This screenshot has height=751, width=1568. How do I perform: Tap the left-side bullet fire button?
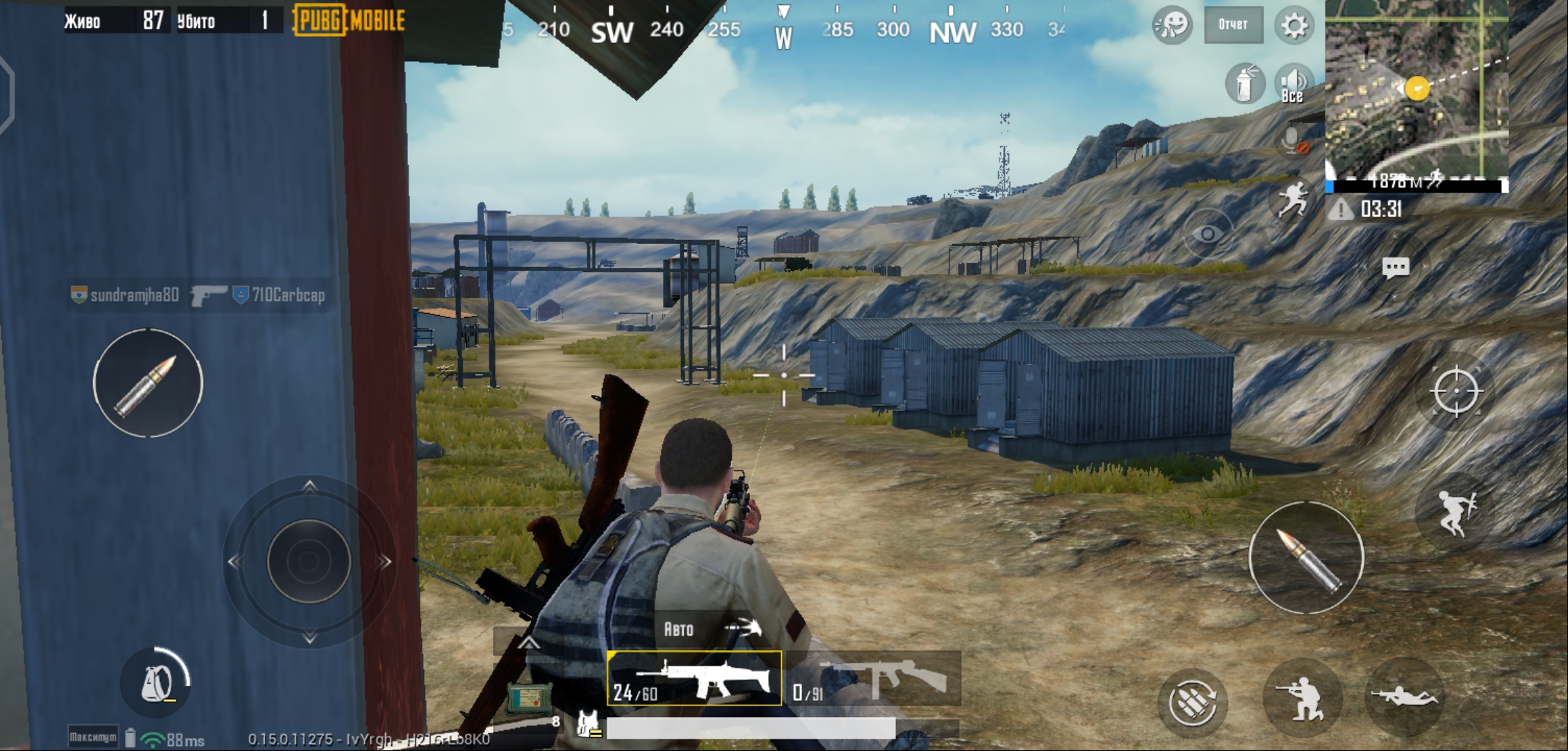(x=148, y=383)
